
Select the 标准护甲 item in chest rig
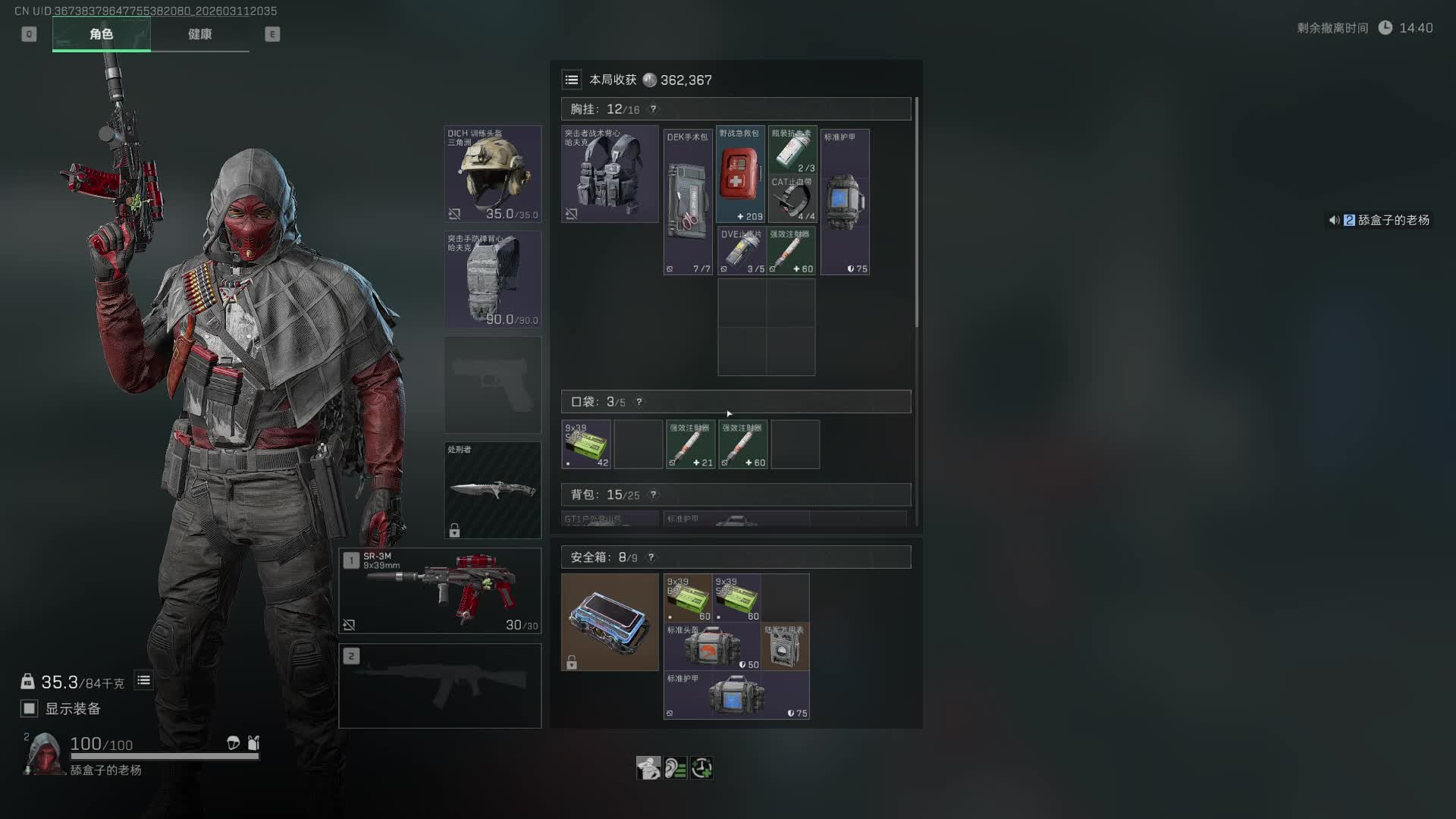845,202
